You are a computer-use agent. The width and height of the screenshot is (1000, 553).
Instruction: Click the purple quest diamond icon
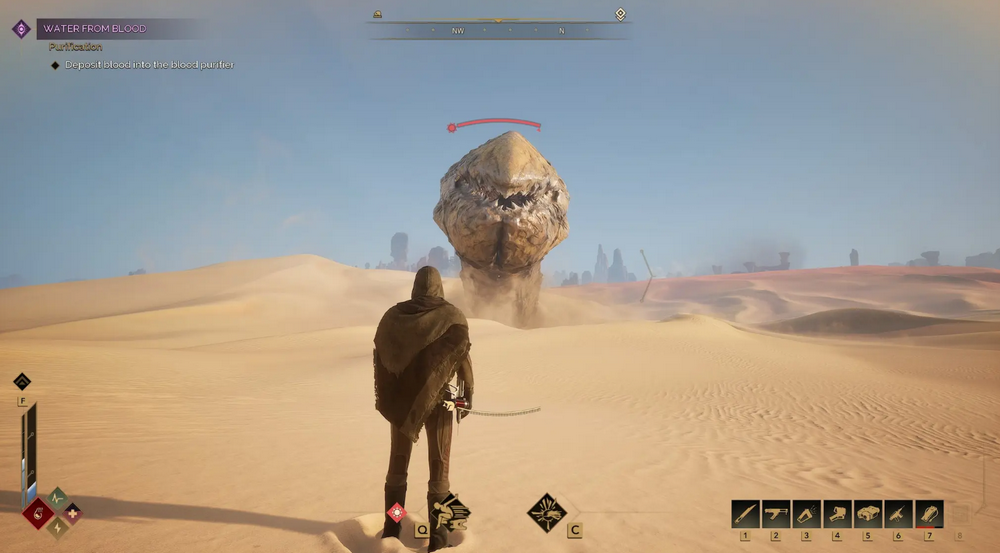pyautogui.click(x=21, y=29)
